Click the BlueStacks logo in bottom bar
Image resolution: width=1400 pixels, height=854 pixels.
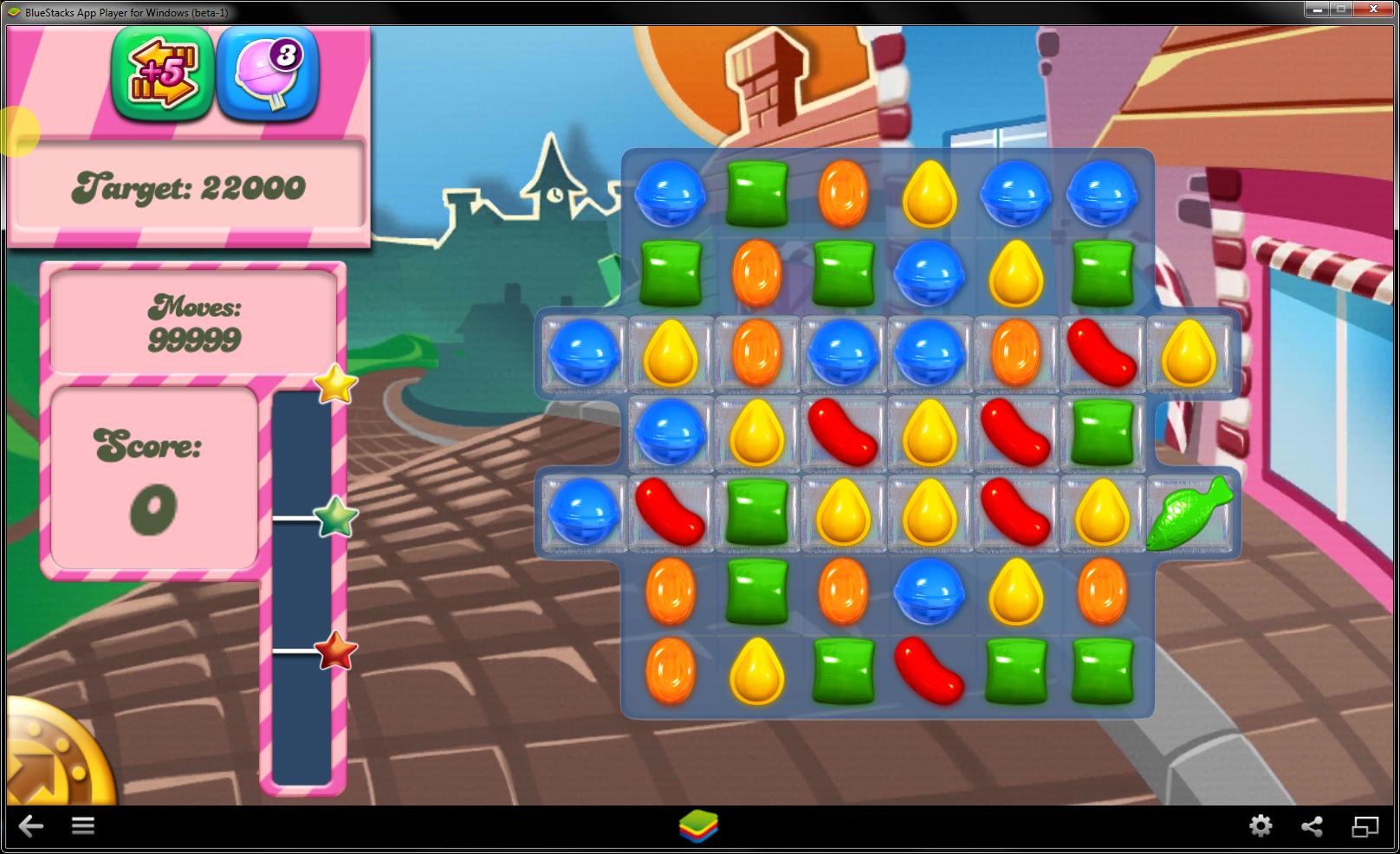699,826
